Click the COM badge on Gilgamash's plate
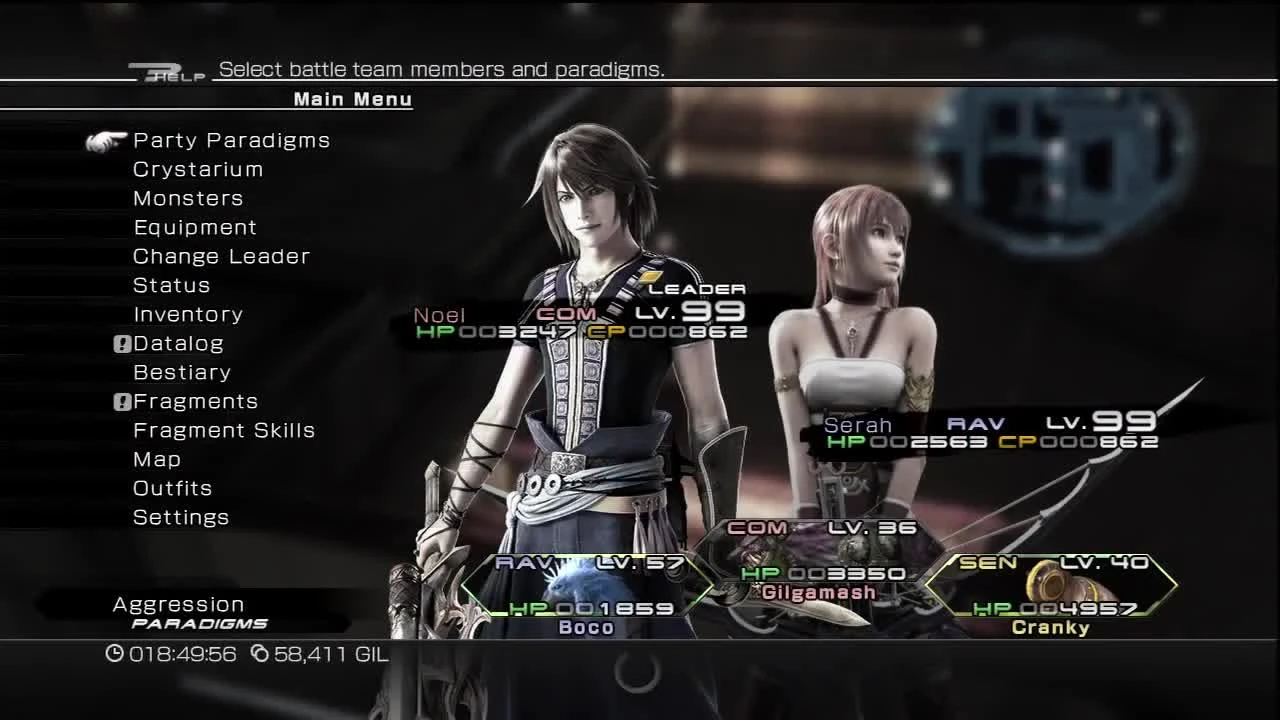Image resolution: width=1280 pixels, height=720 pixels. pyautogui.click(x=756, y=527)
